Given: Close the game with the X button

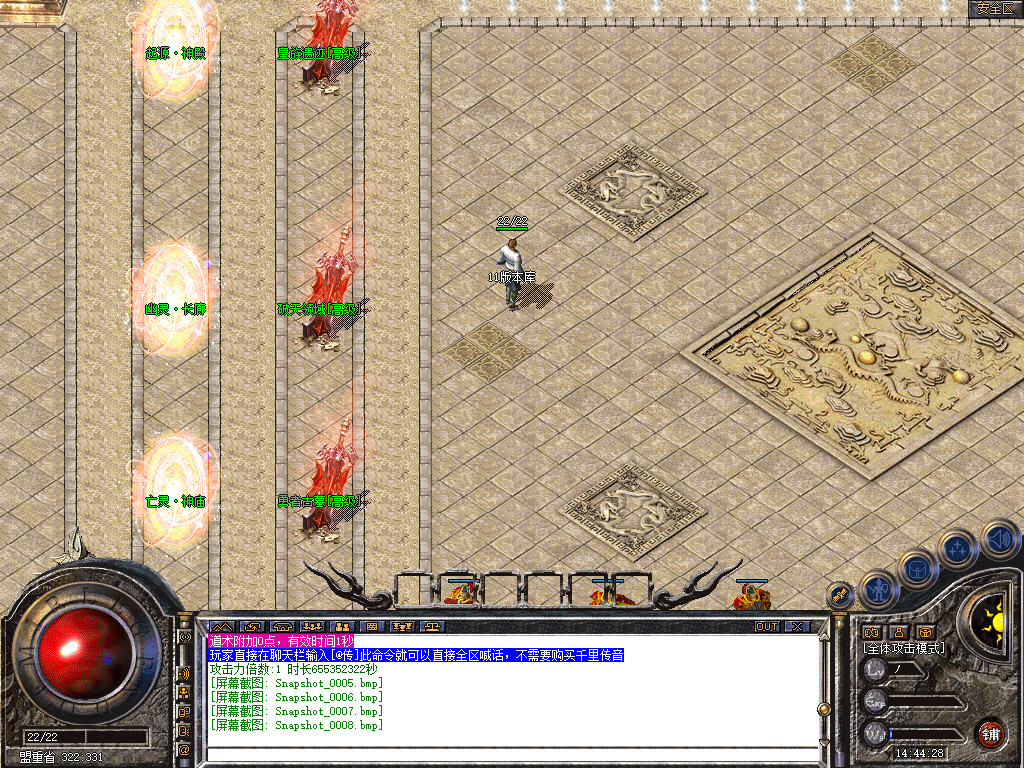Looking at the screenshot, I should click(796, 626).
